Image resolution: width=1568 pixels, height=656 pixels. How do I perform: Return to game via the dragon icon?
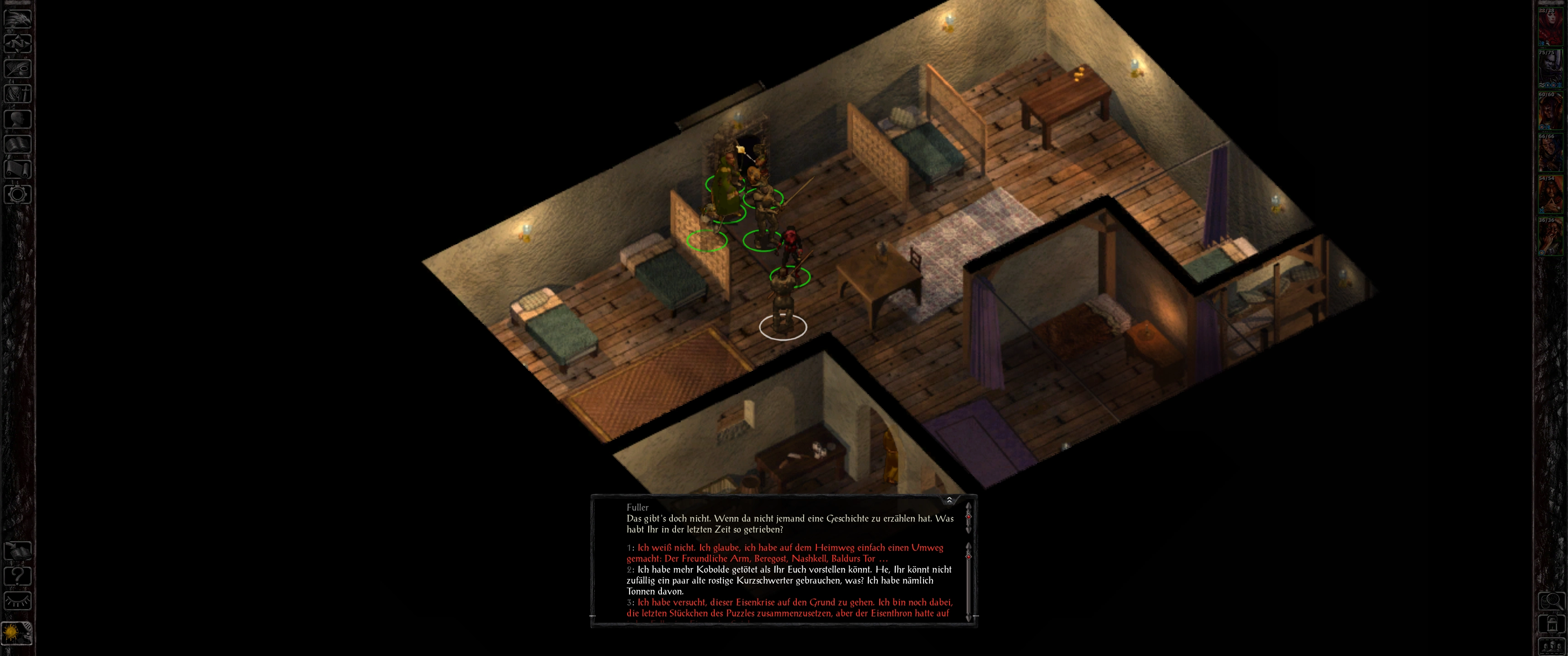18,18
